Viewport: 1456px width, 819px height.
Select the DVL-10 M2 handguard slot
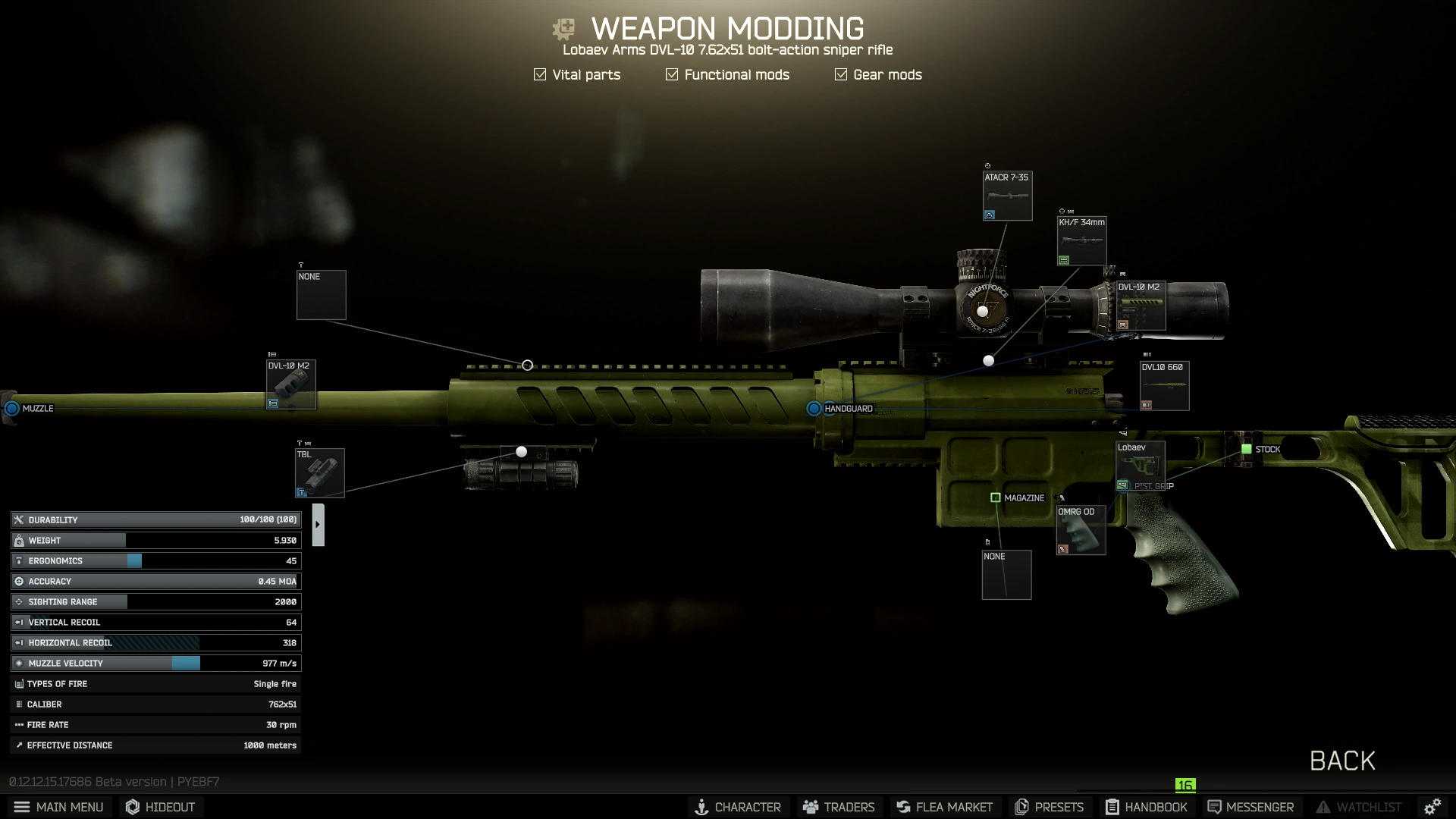pyautogui.click(x=1141, y=306)
